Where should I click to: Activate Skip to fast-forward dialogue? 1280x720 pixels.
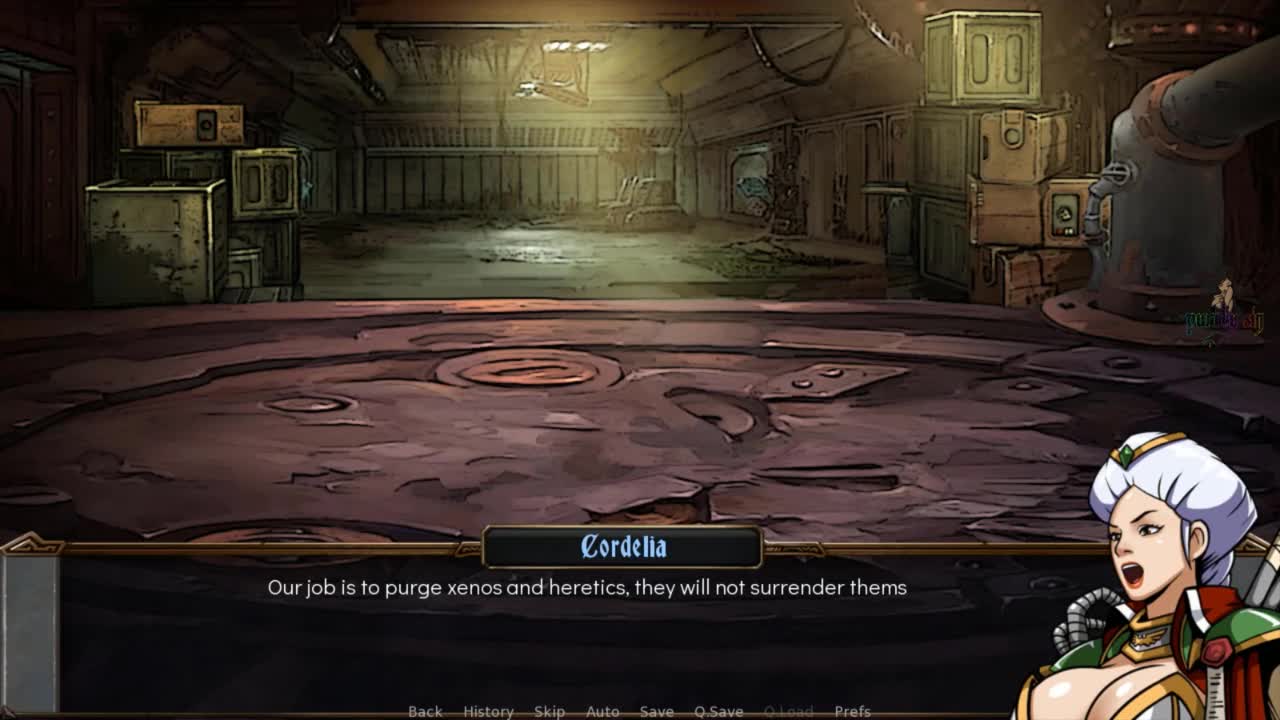point(549,711)
